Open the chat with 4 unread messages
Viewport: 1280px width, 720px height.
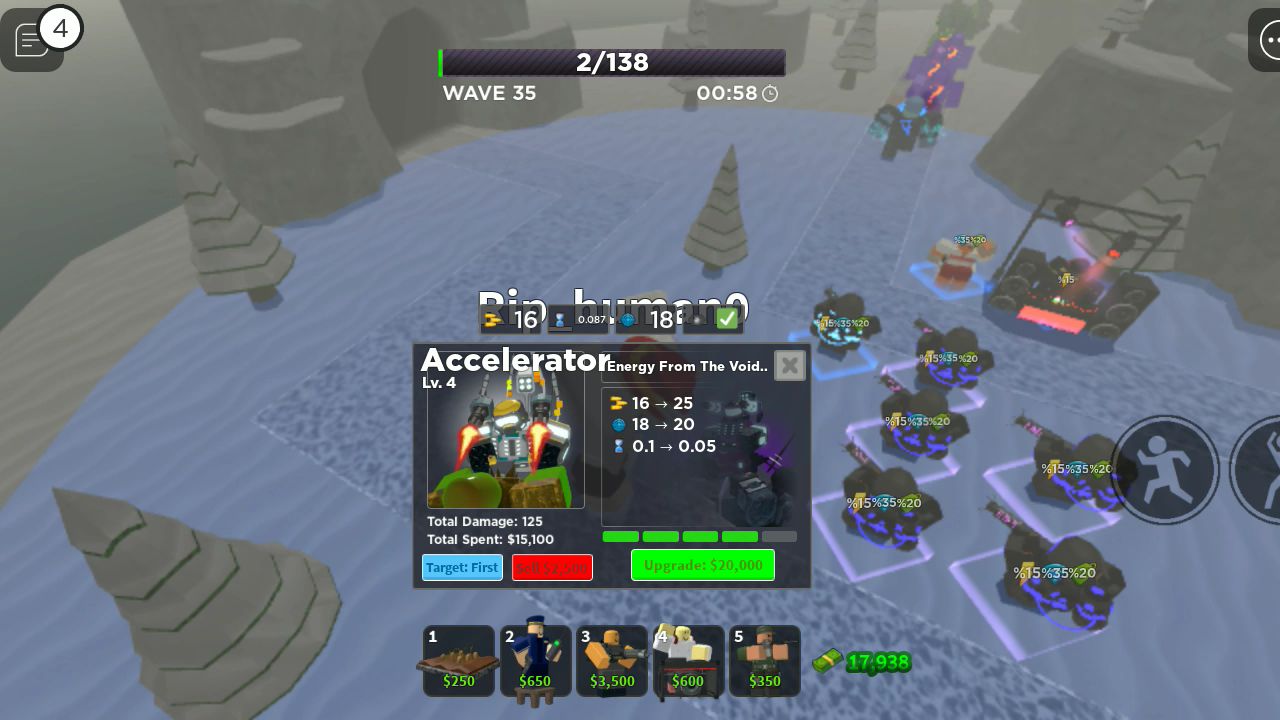point(33,40)
